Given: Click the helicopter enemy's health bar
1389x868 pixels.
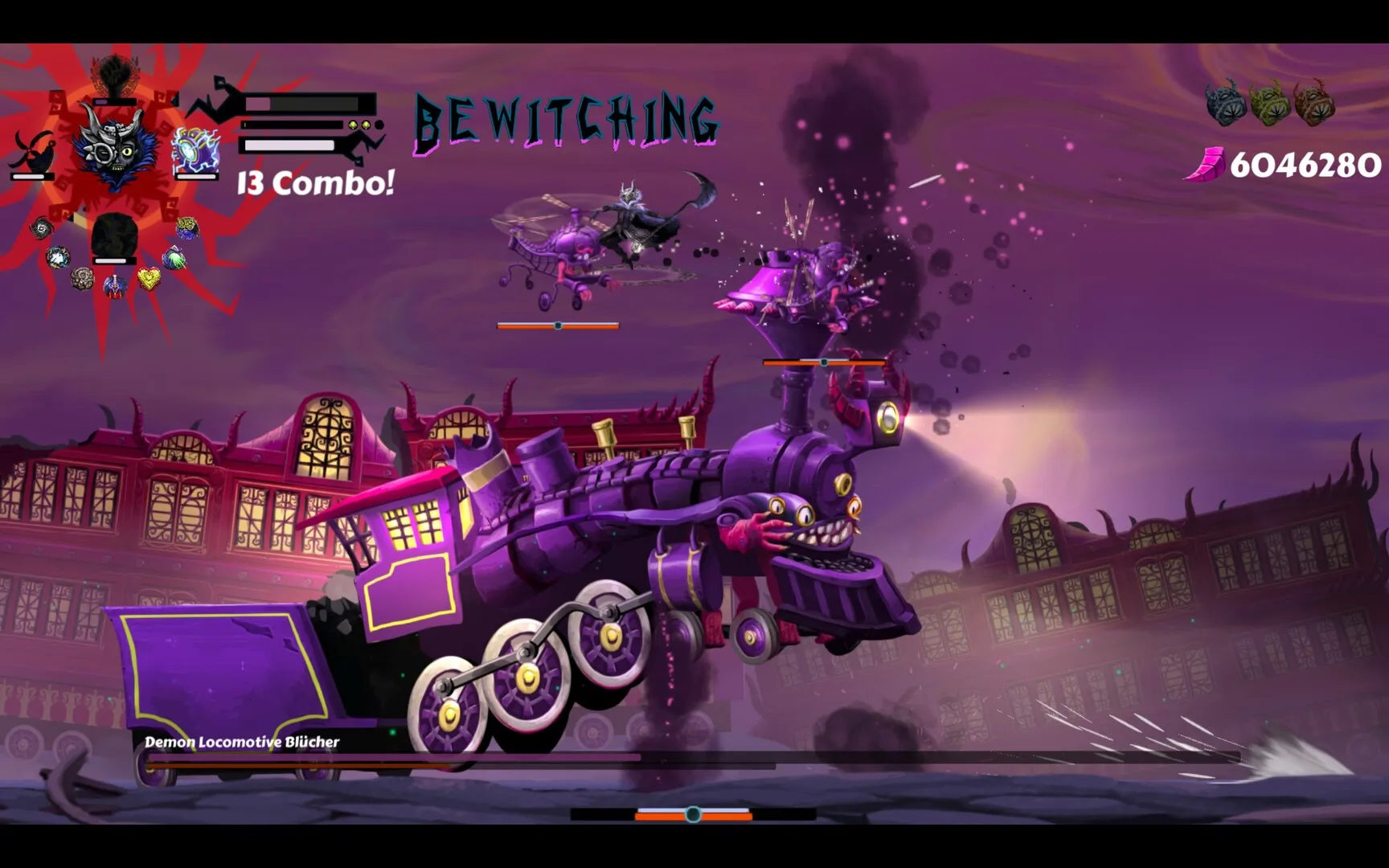Looking at the screenshot, I should pyautogui.click(x=557, y=325).
